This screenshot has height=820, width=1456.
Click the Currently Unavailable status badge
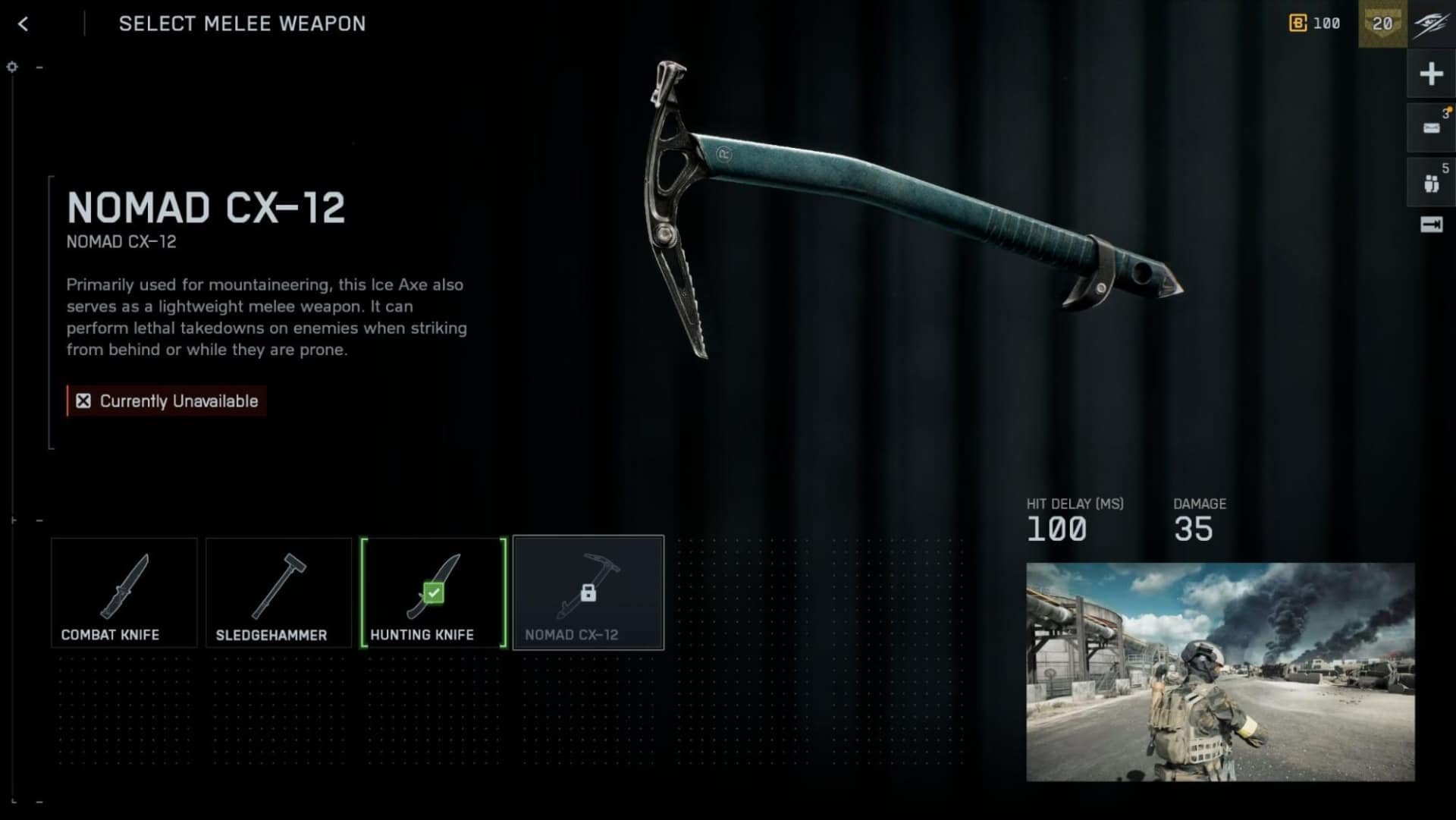(x=165, y=401)
